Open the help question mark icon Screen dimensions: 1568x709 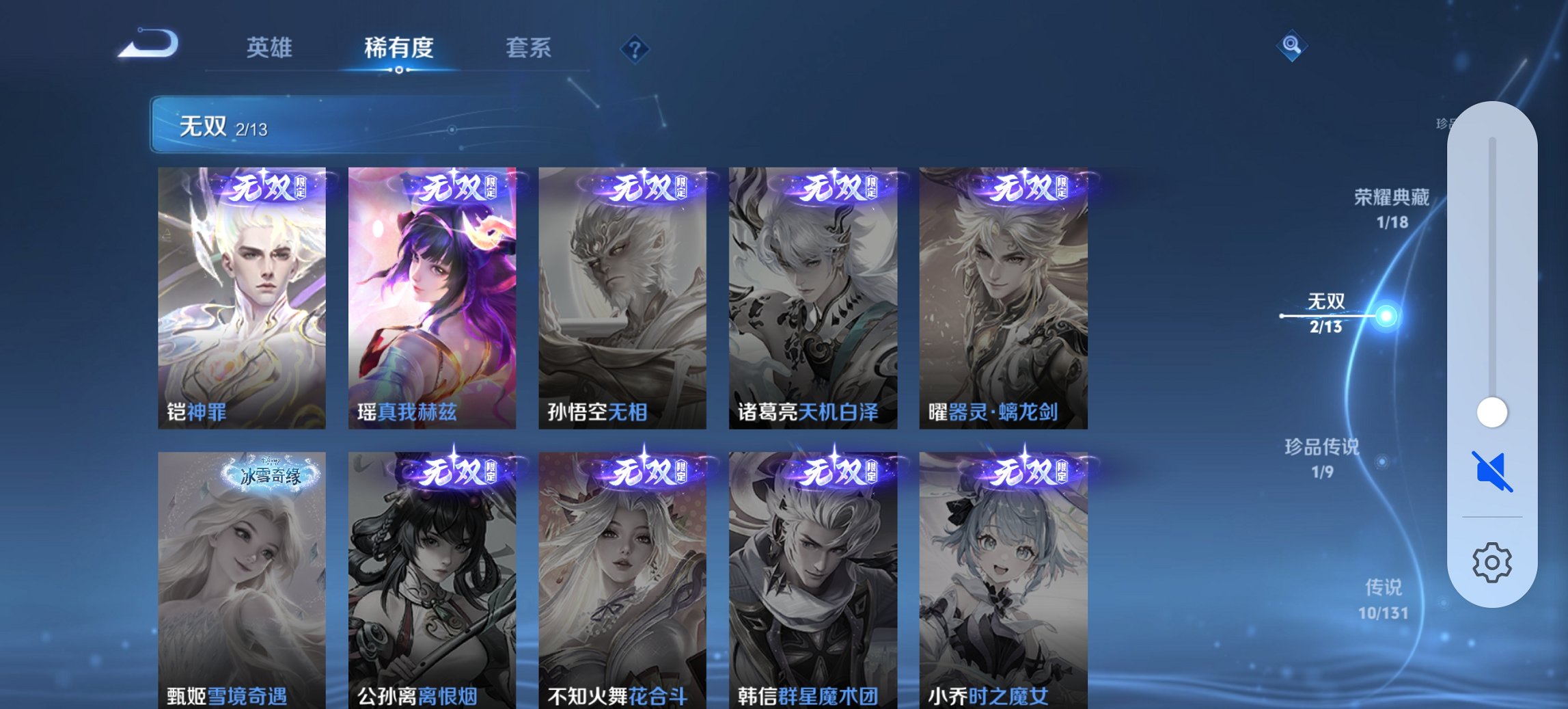point(634,48)
